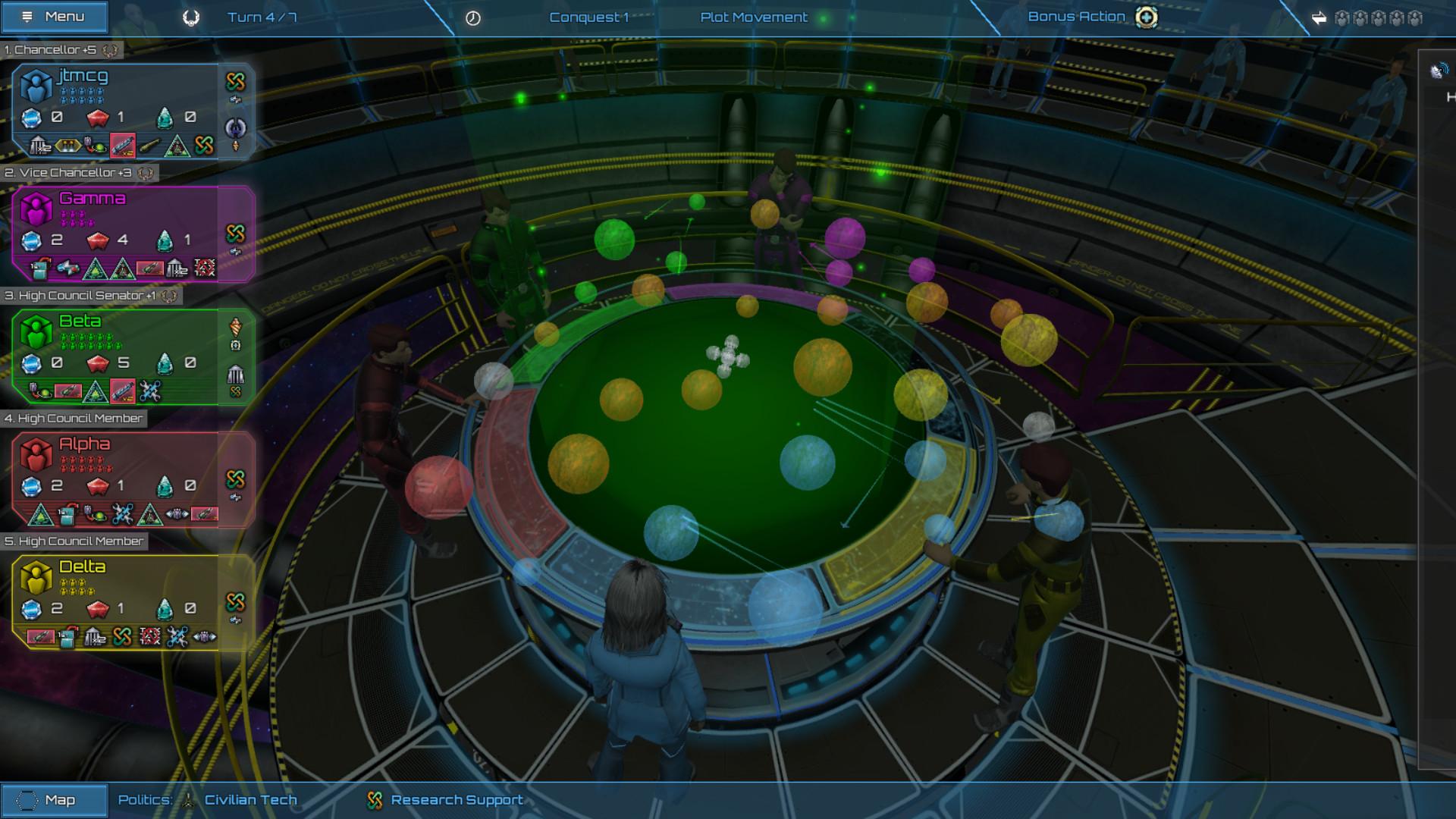Click the Bonus Action gold emblem
Image resolution: width=1456 pixels, height=819 pixels.
pyautogui.click(x=1145, y=16)
